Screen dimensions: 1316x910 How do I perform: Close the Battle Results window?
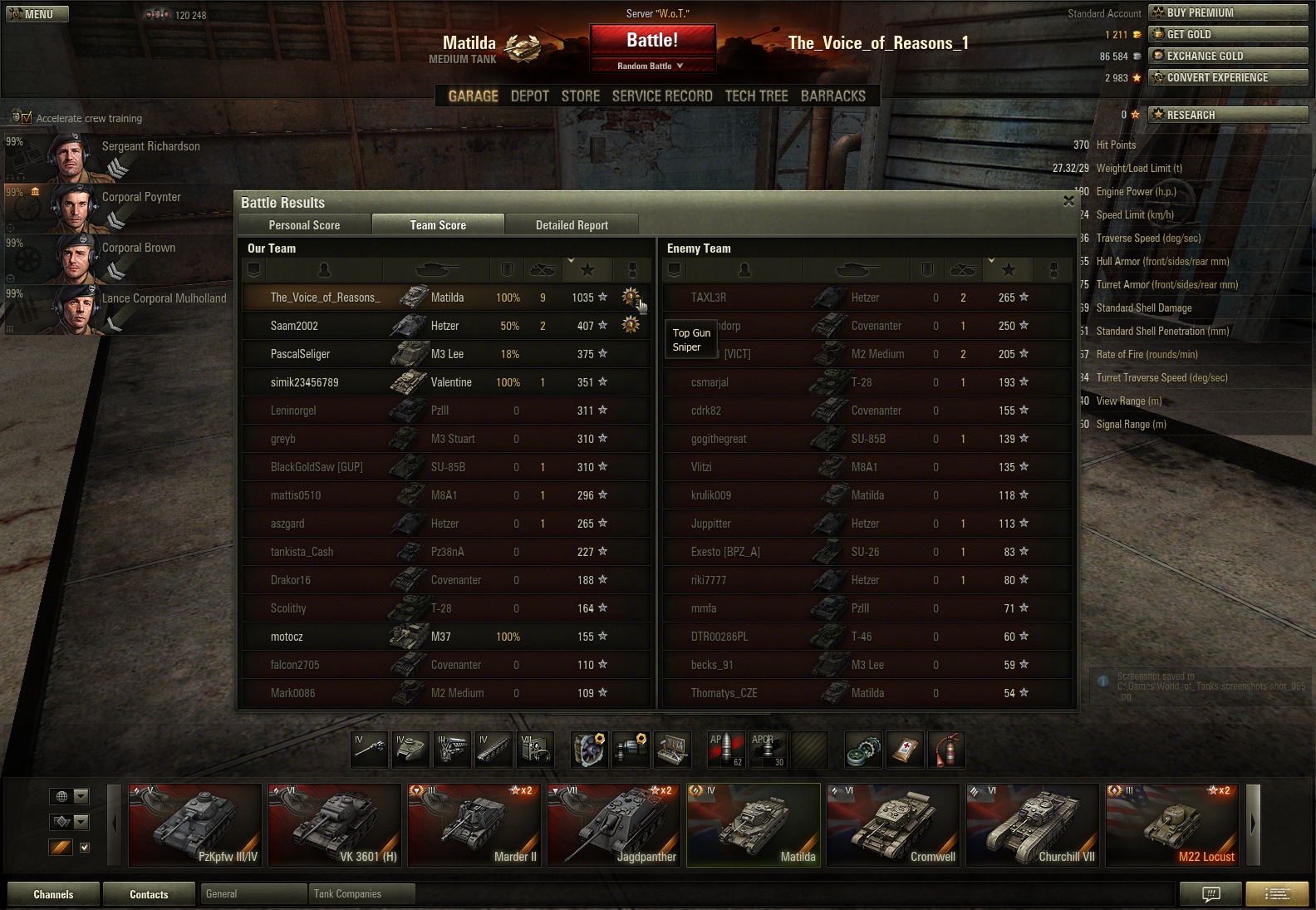1068,201
